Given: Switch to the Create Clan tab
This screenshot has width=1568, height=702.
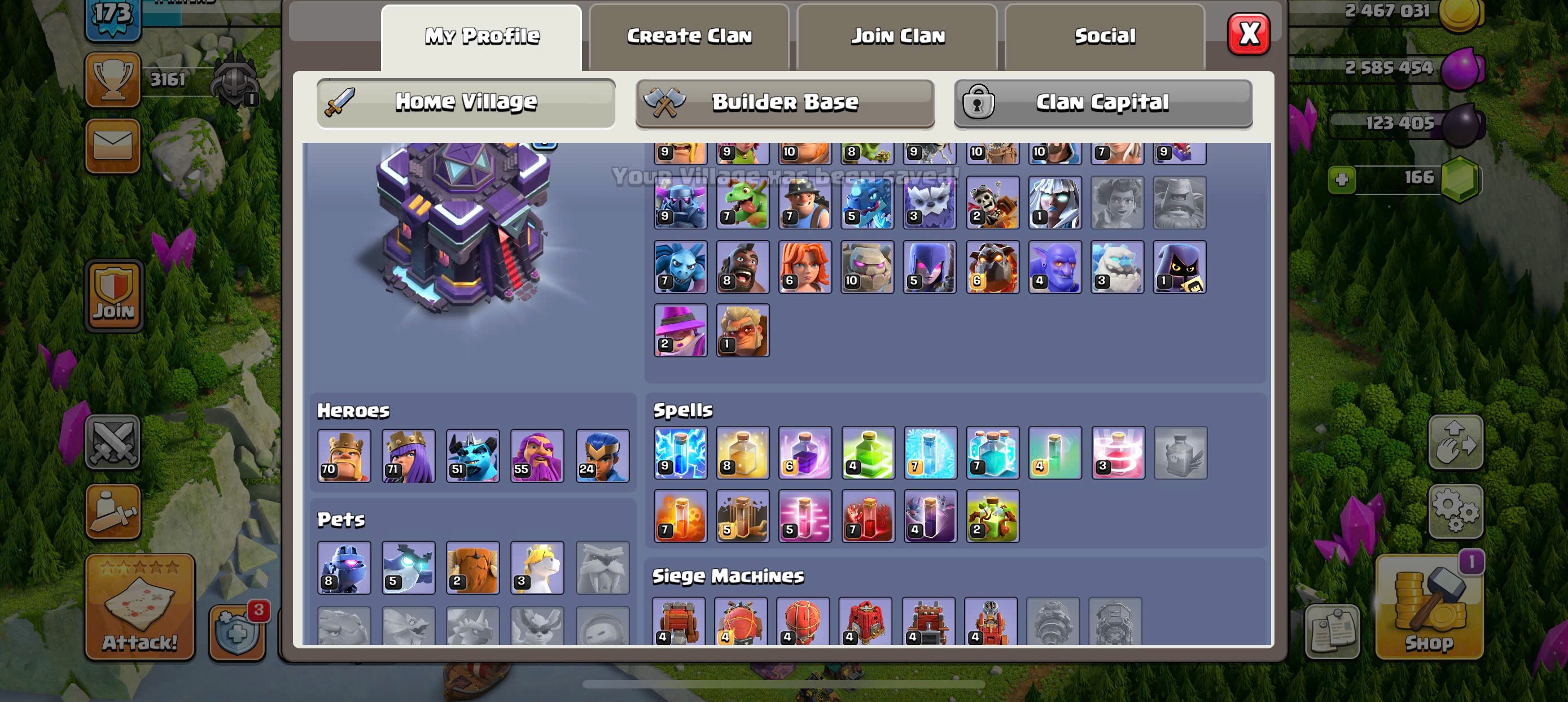Looking at the screenshot, I should click(x=689, y=37).
